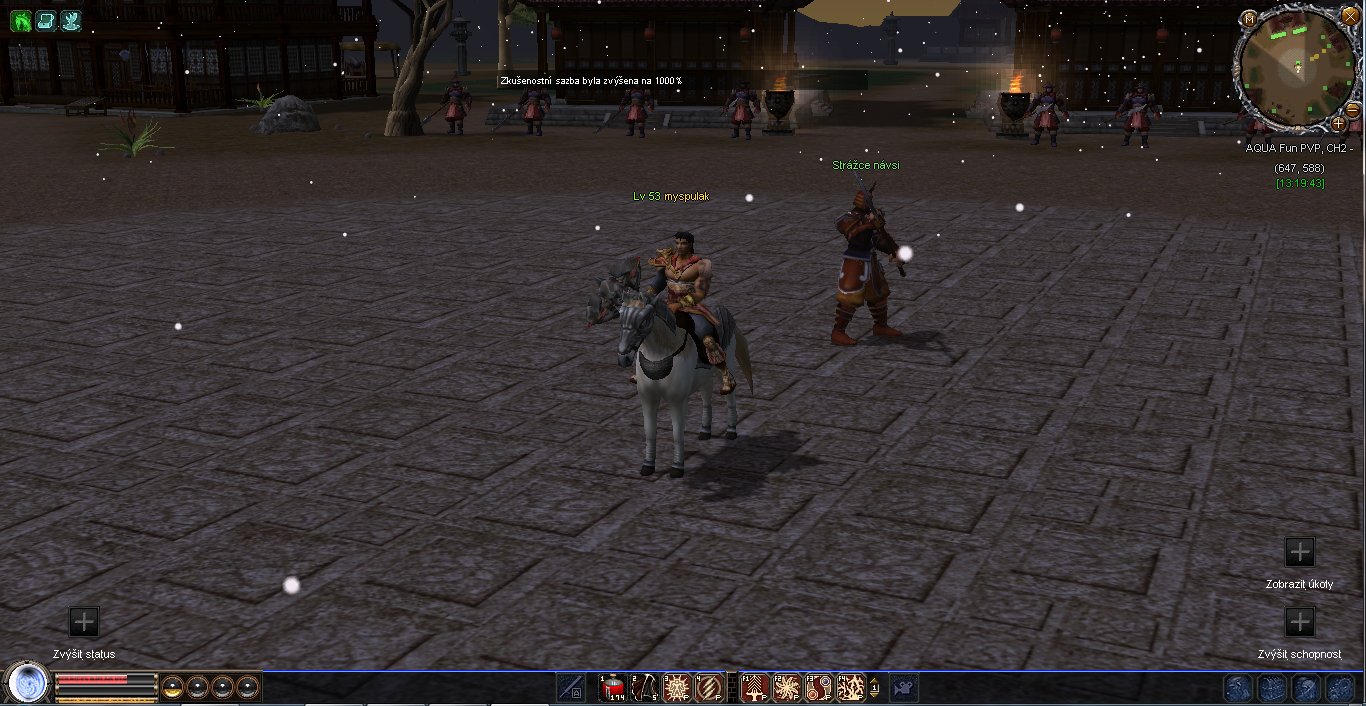The width and height of the screenshot is (1366, 706).
Task: Zoom in the minimap with the plus button
Action: (x=1338, y=124)
